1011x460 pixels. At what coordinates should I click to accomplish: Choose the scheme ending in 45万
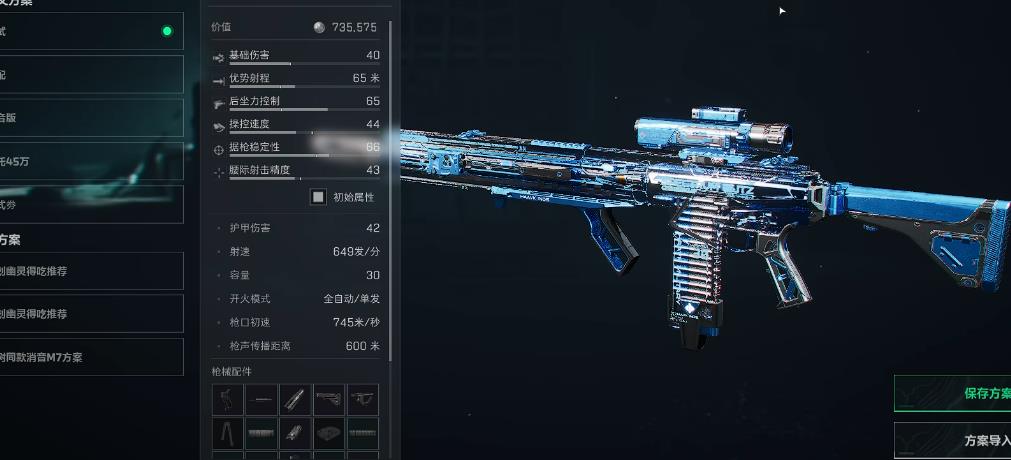pos(91,161)
